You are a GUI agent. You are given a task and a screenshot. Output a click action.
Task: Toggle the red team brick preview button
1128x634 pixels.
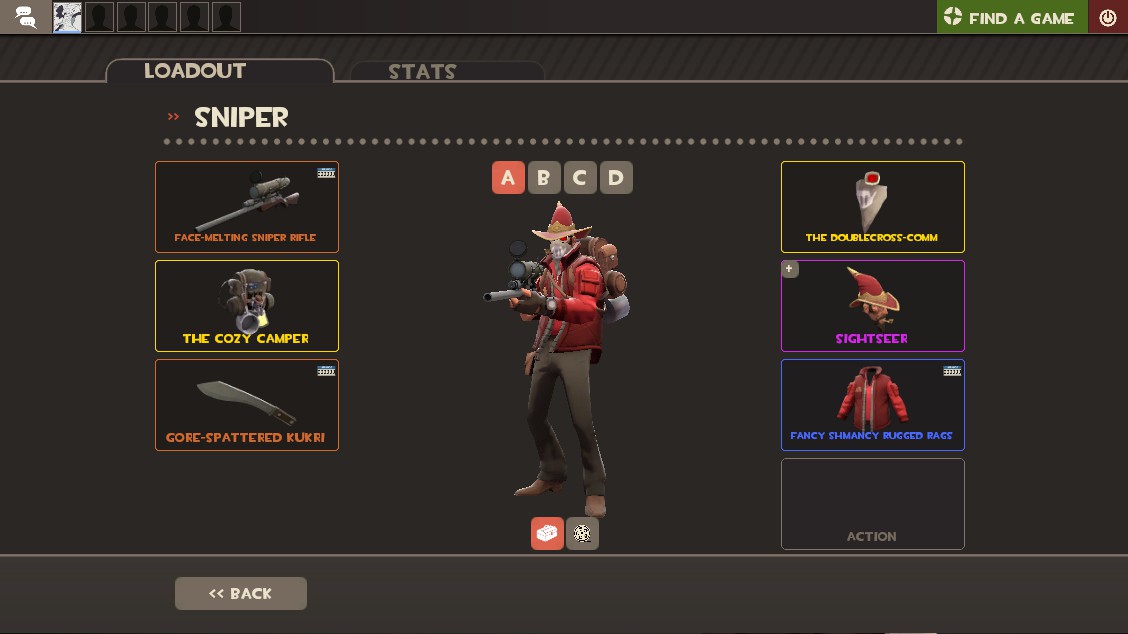(547, 533)
